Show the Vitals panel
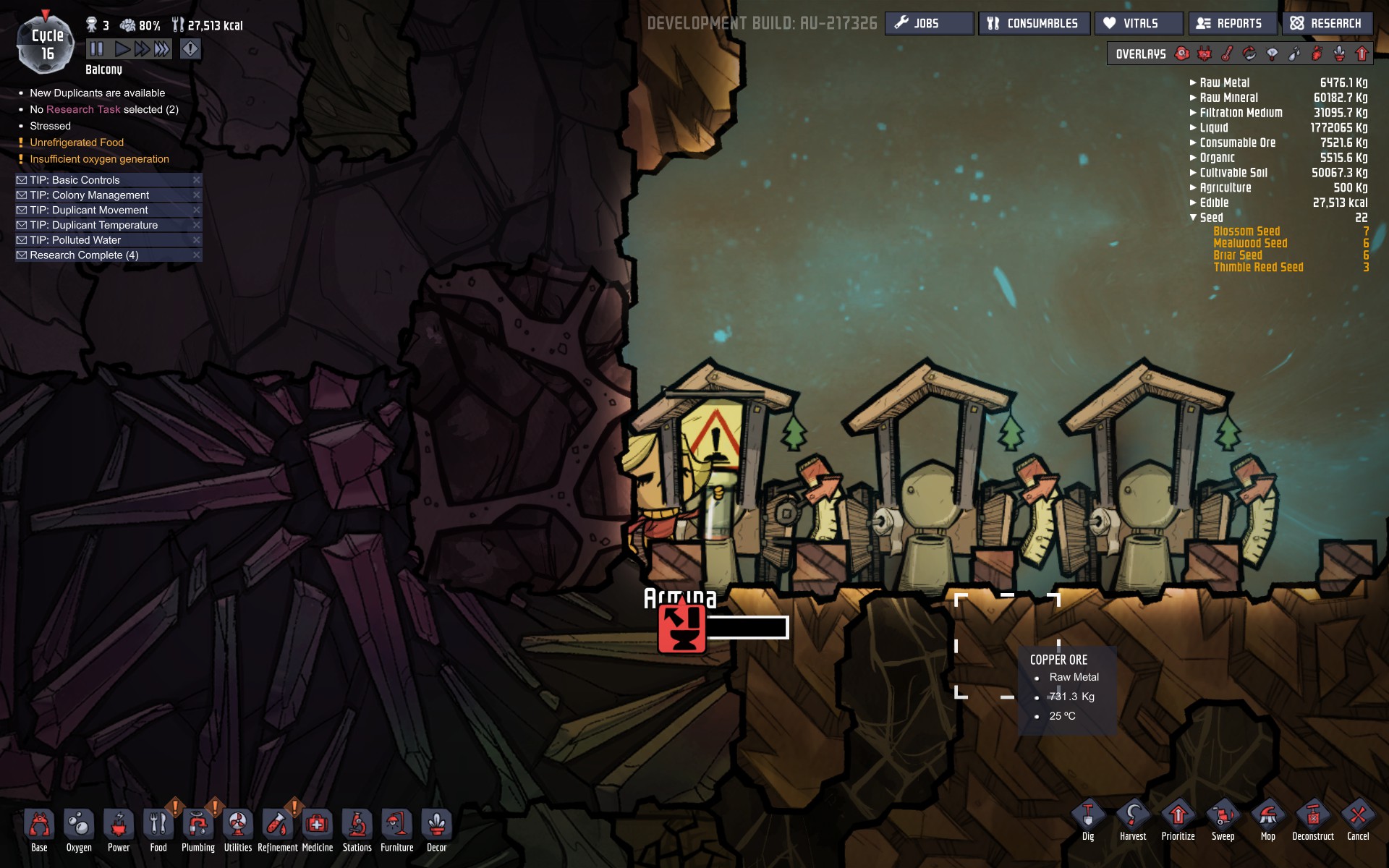Viewport: 1389px width, 868px height. pos(1139,23)
